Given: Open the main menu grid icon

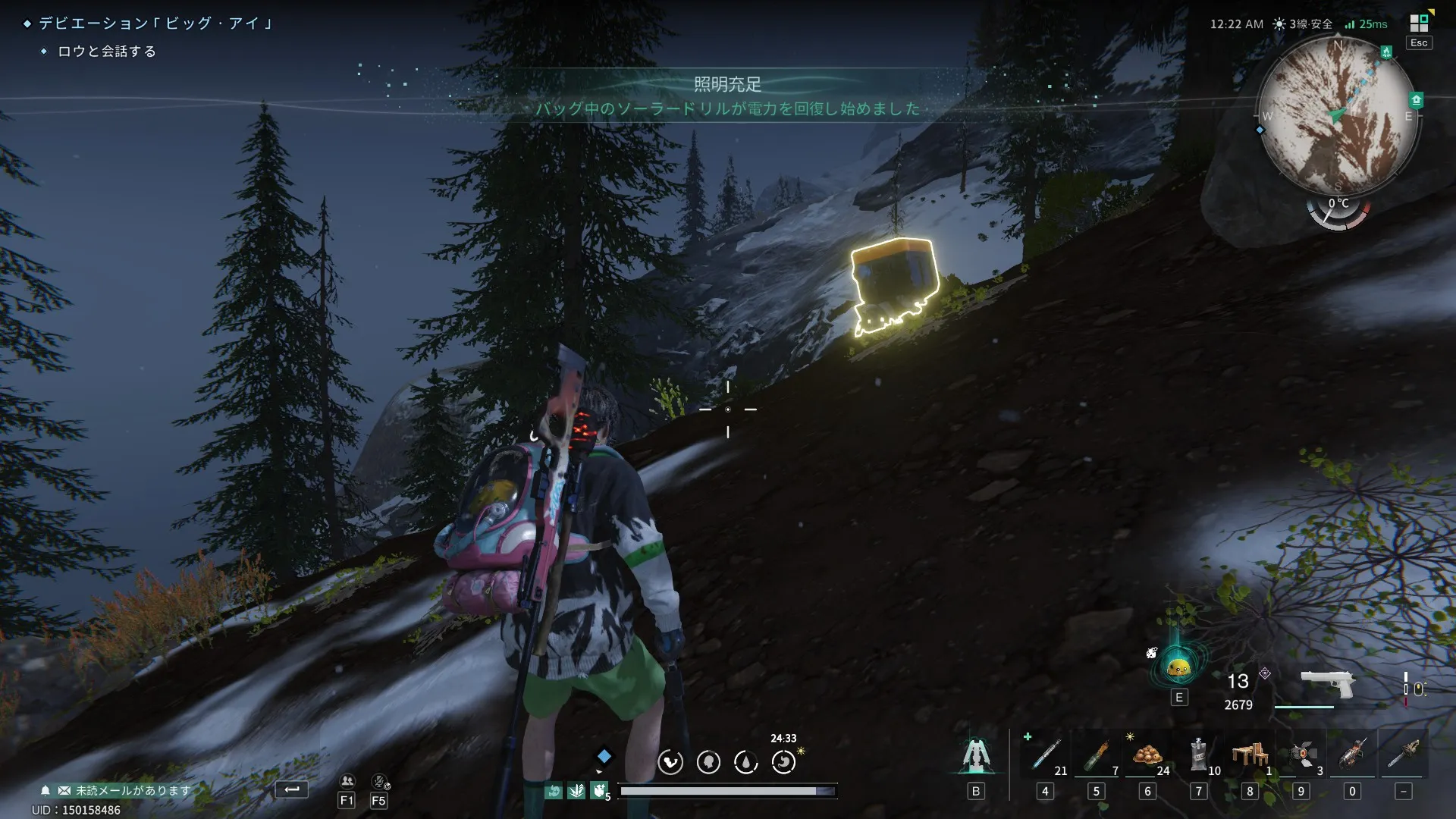Looking at the screenshot, I should pos(1419,23).
